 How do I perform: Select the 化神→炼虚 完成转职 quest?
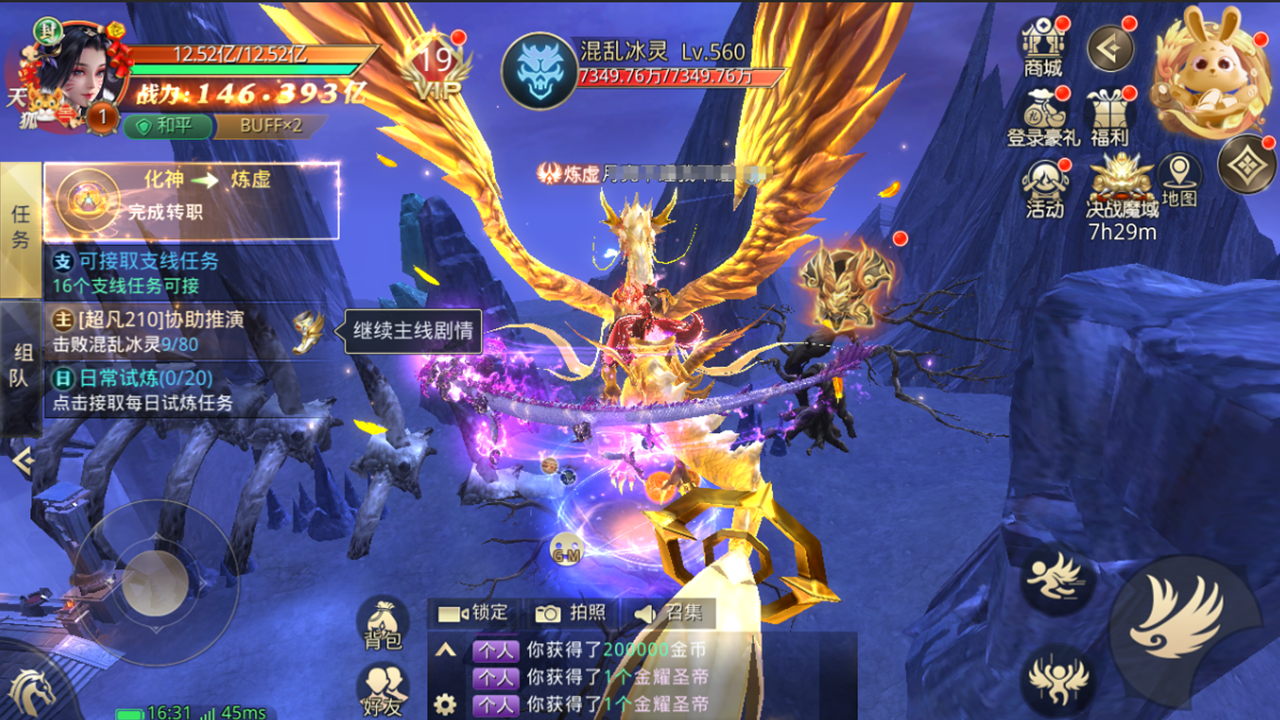pyautogui.click(x=192, y=201)
